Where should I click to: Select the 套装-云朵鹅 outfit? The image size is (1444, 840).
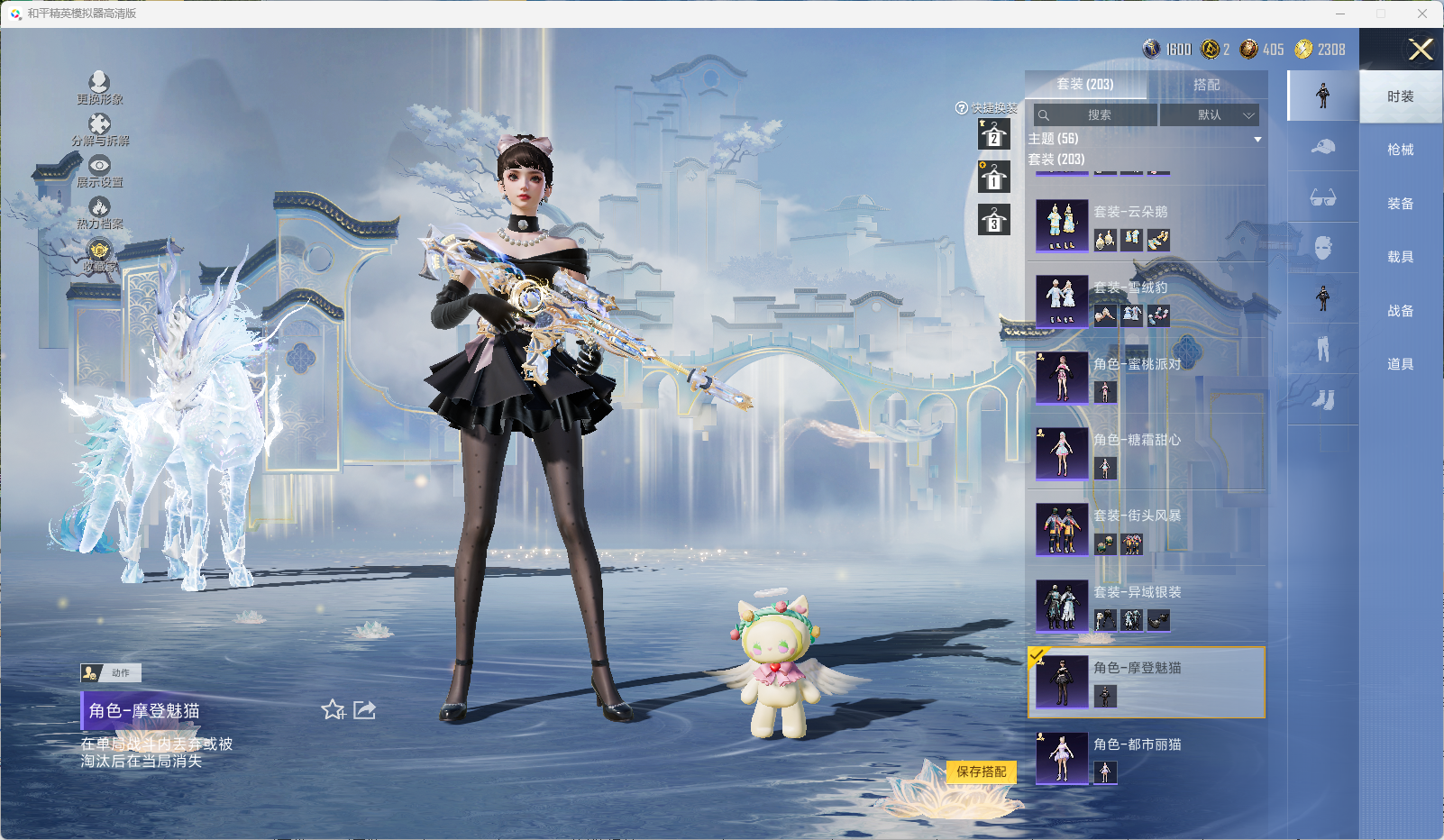pos(1146,225)
